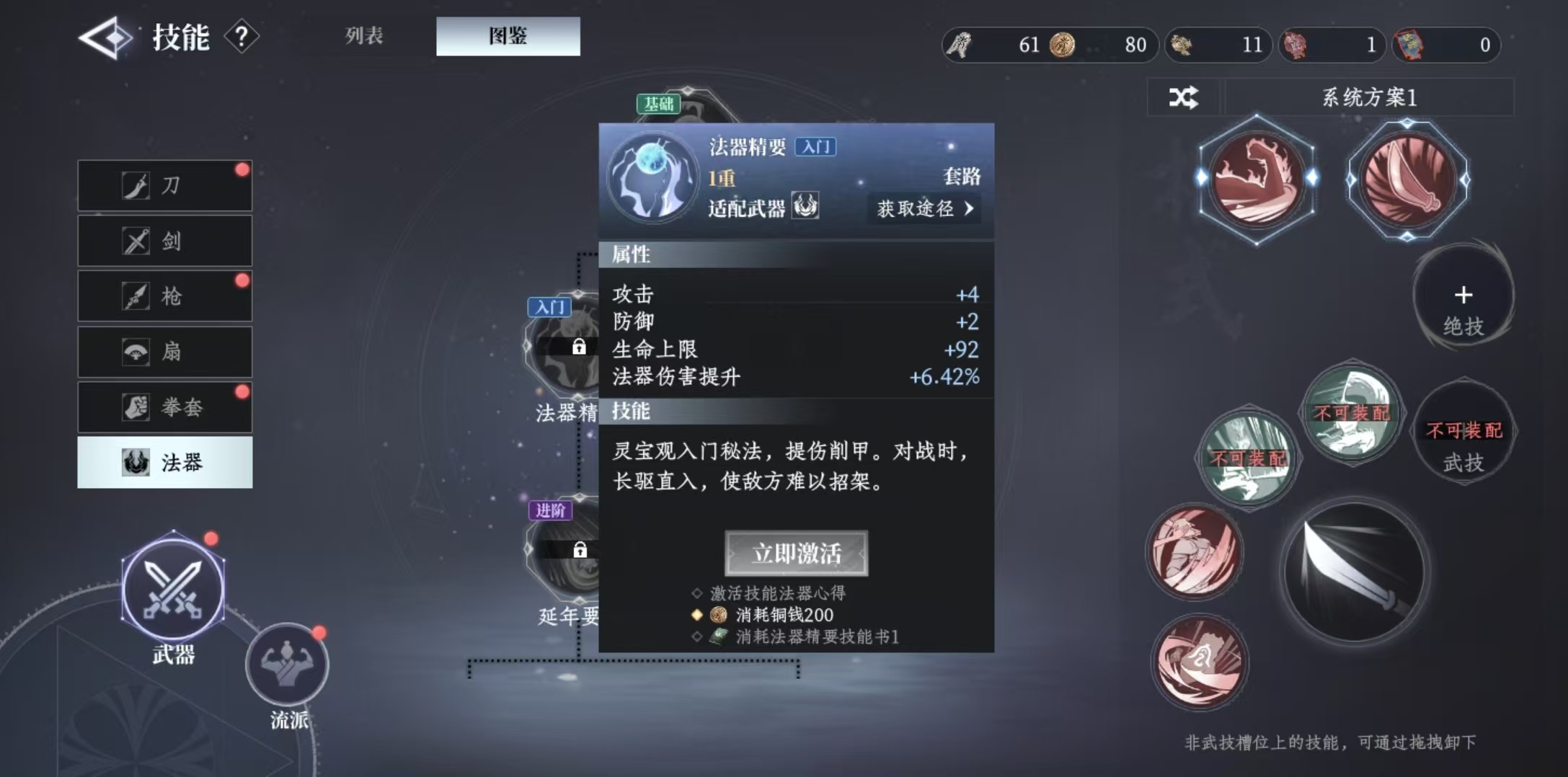
Task: Open the 枪 (spear) weapon category
Action: click(164, 296)
